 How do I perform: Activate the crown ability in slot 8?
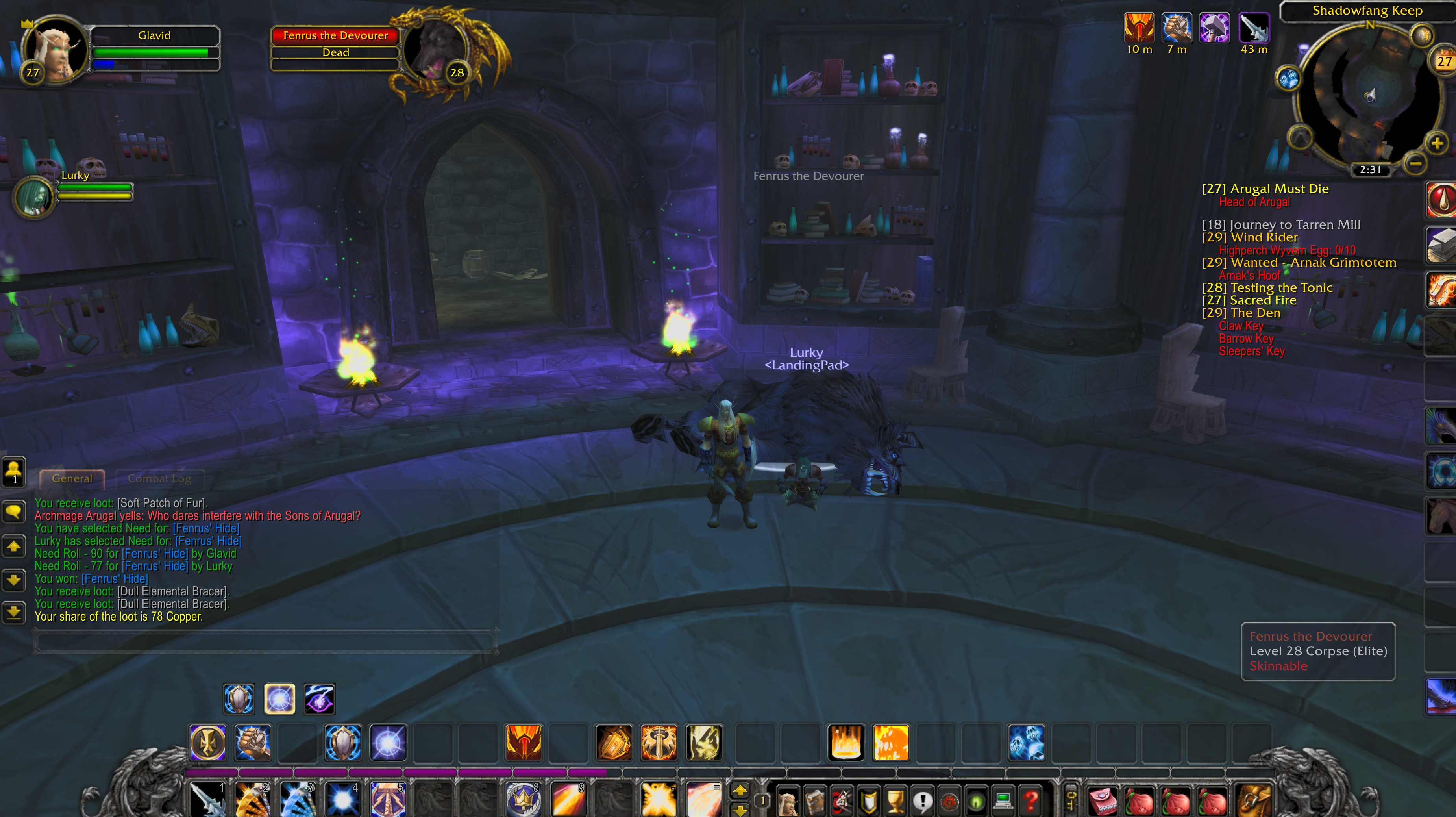[x=523, y=798]
